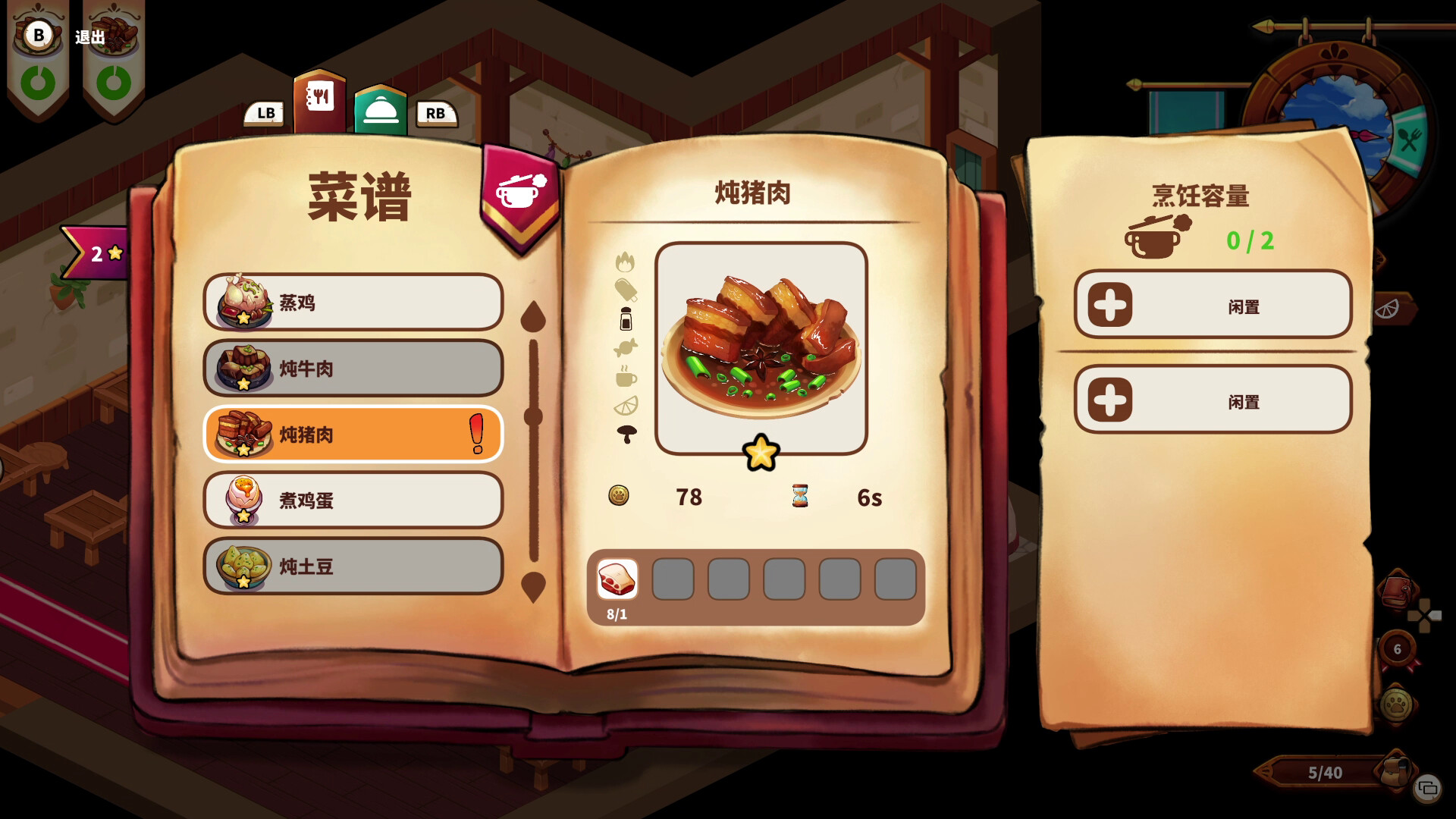
Task: Click the candy flavor icon
Action: point(626,346)
